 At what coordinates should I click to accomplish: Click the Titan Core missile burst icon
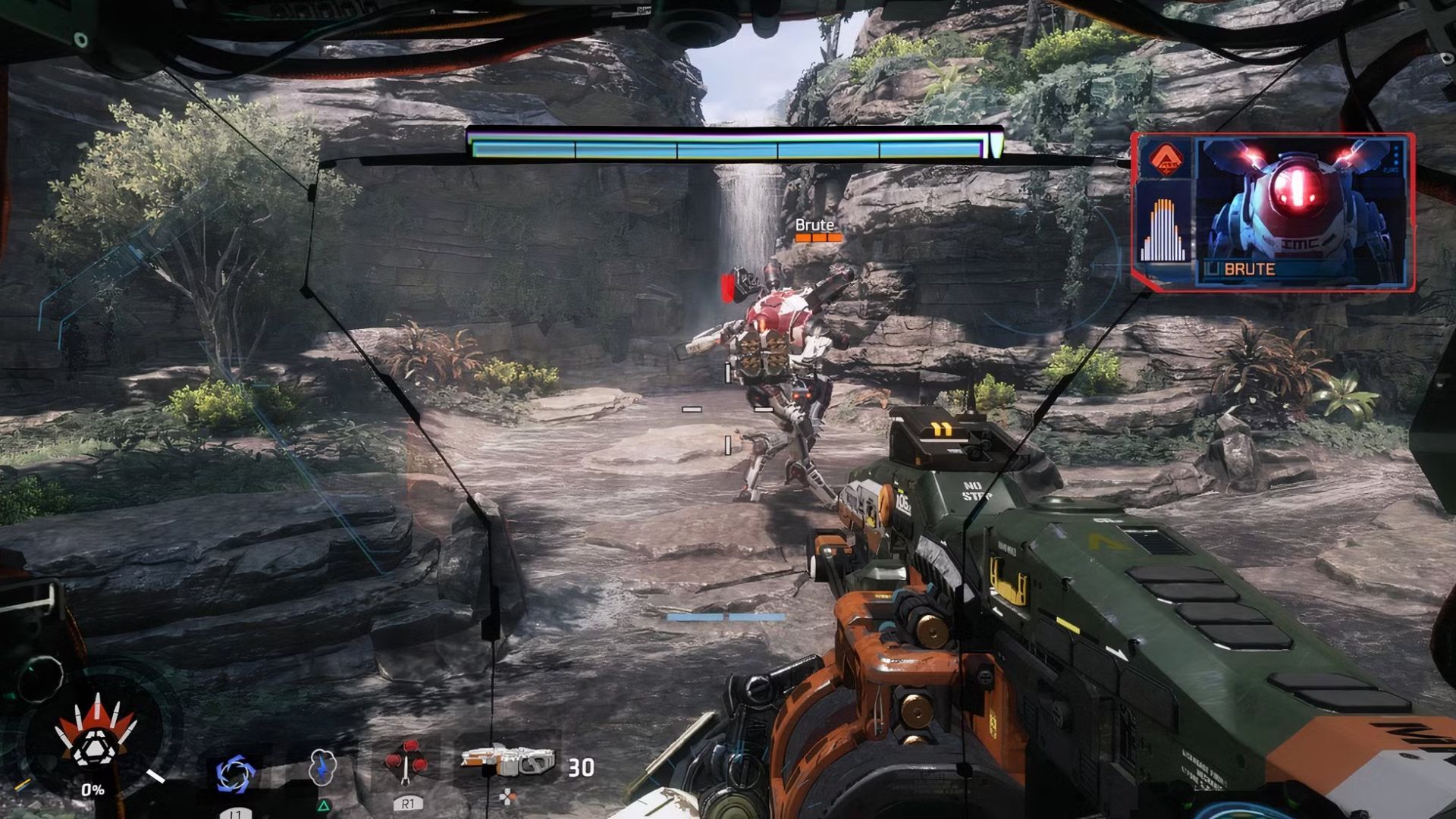[x=96, y=748]
